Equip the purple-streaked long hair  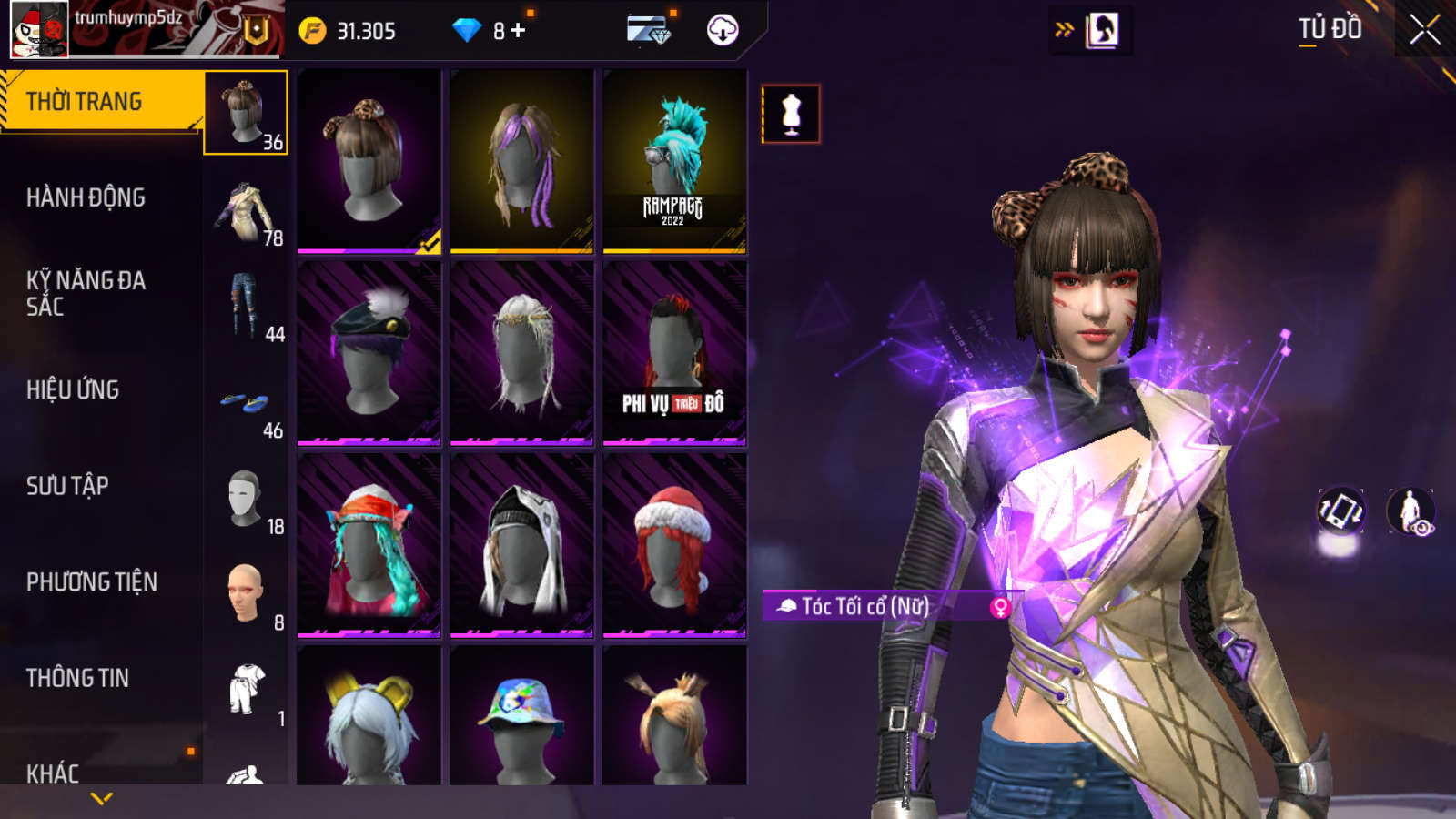pos(521,160)
